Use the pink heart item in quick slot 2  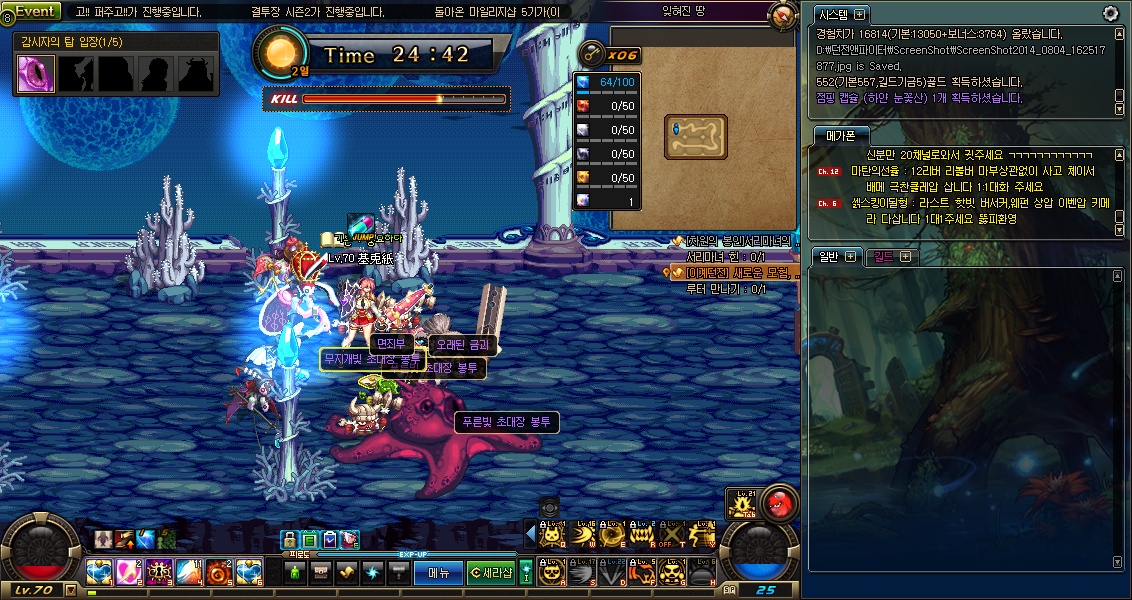click(127, 572)
